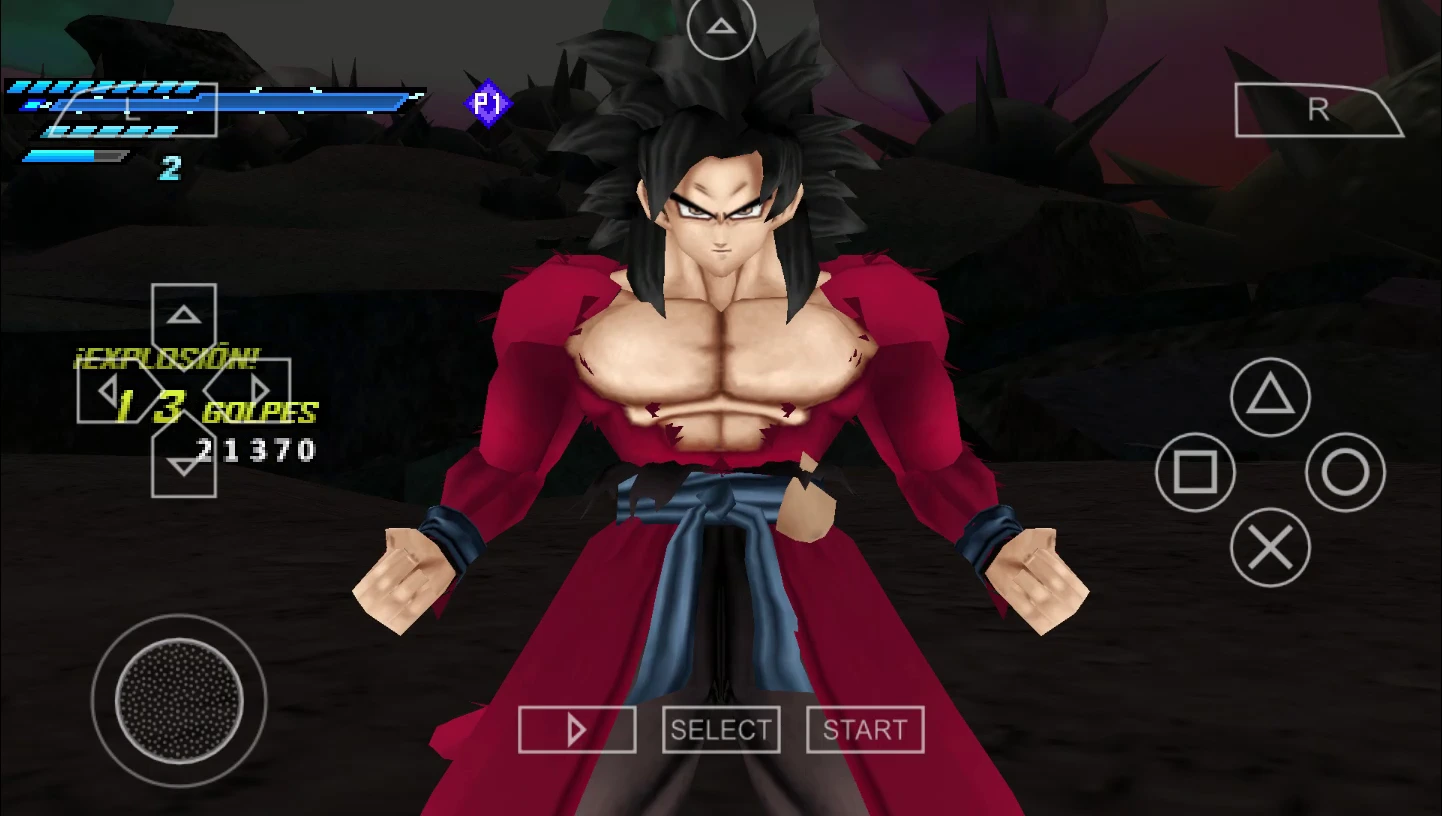
Task: Tap the P1 player indicator badge
Action: tap(489, 104)
